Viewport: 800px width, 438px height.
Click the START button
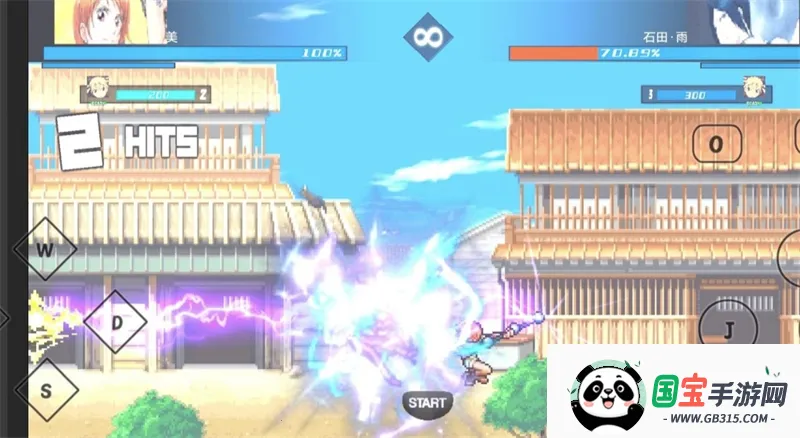pyautogui.click(x=427, y=403)
